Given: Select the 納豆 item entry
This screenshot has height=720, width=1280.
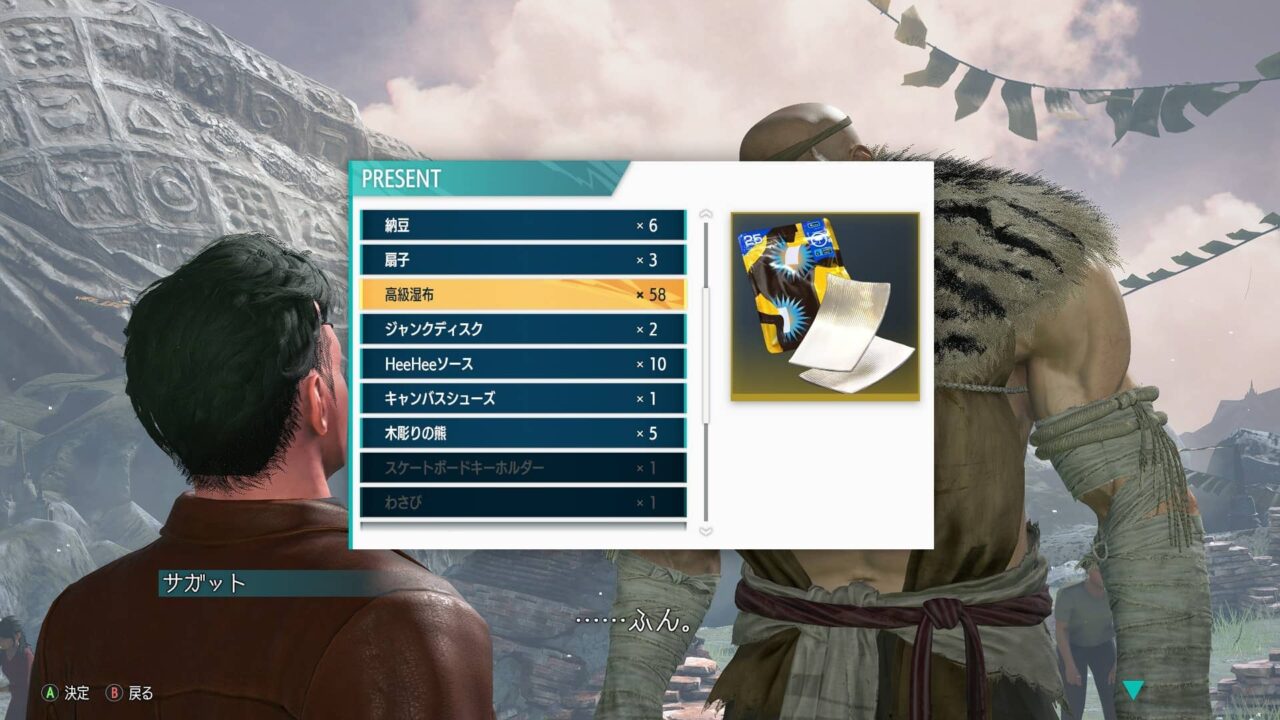Looking at the screenshot, I should 520,224.
